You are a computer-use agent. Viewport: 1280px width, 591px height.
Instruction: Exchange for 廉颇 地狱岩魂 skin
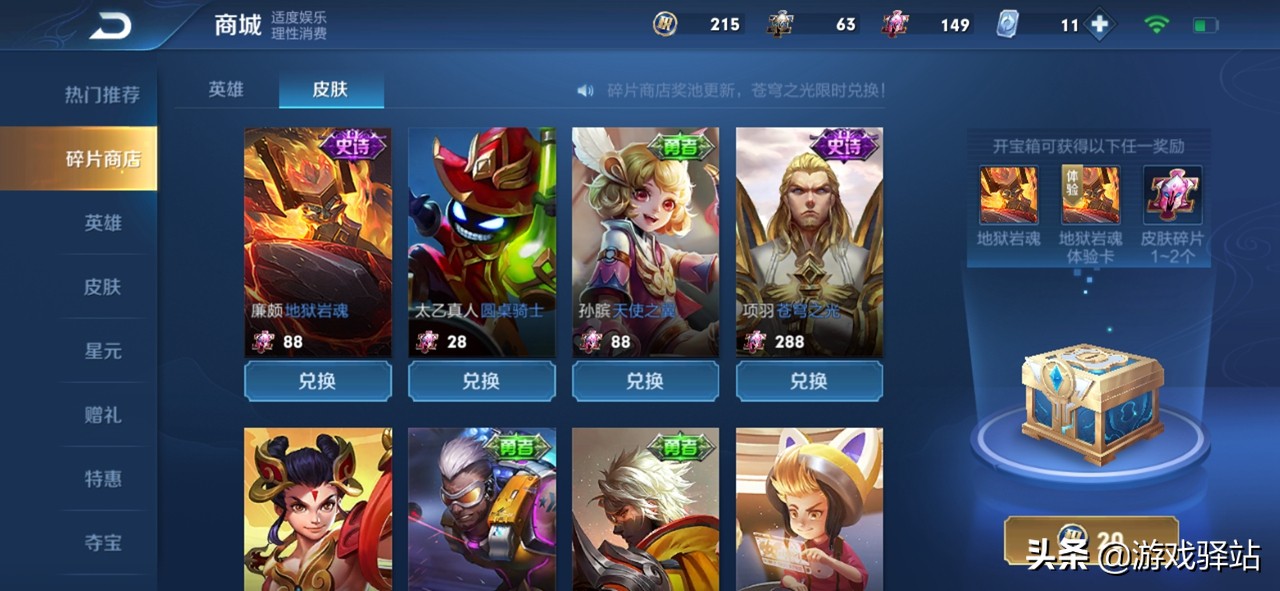coord(318,381)
